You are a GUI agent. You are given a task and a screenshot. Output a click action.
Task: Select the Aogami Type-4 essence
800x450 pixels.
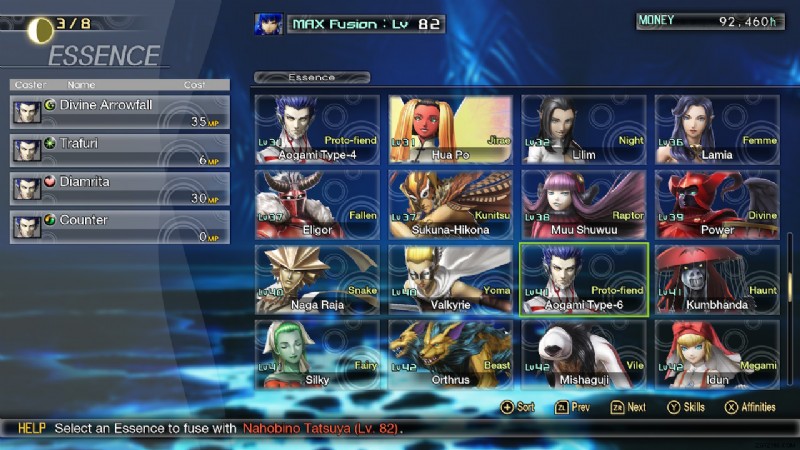click(317, 129)
